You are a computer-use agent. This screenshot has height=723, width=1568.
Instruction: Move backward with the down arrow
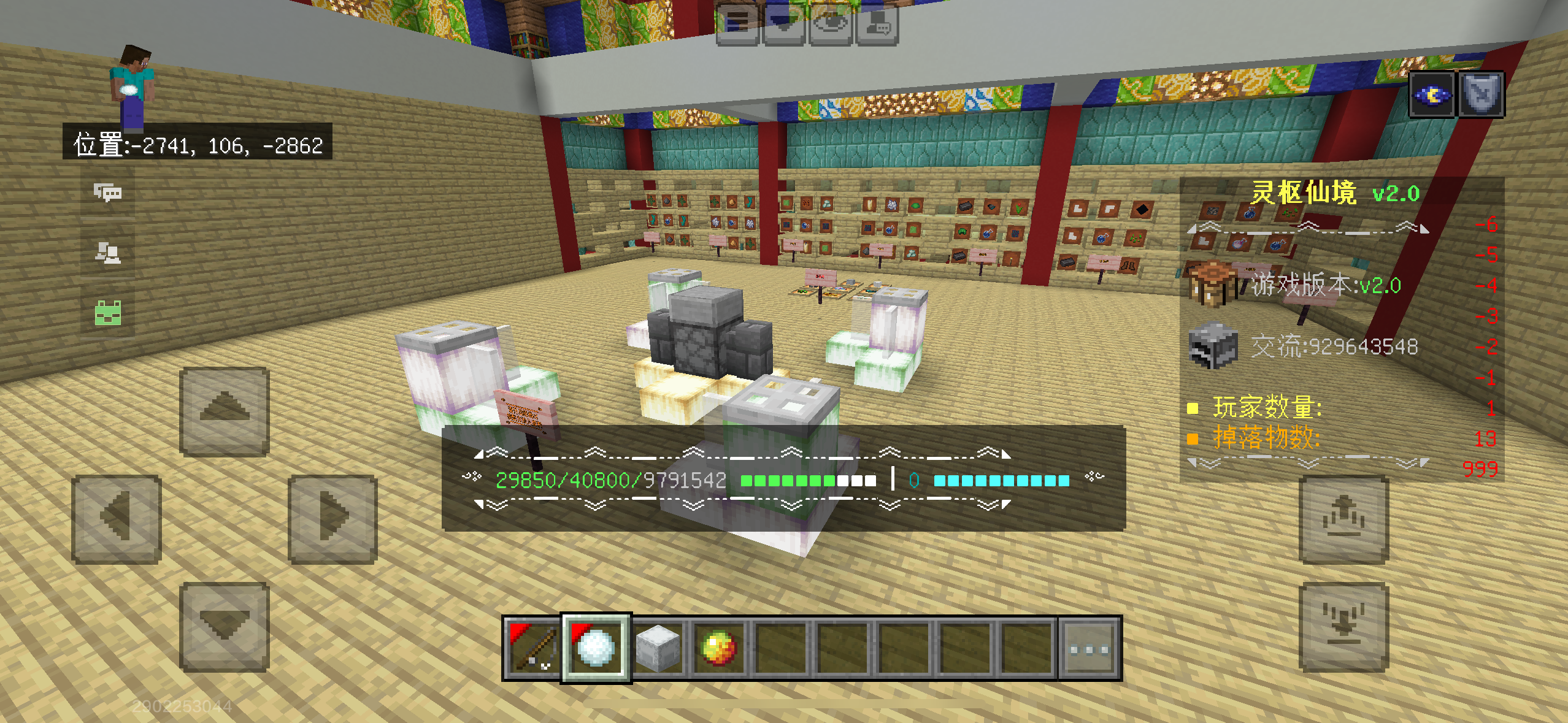click(225, 627)
